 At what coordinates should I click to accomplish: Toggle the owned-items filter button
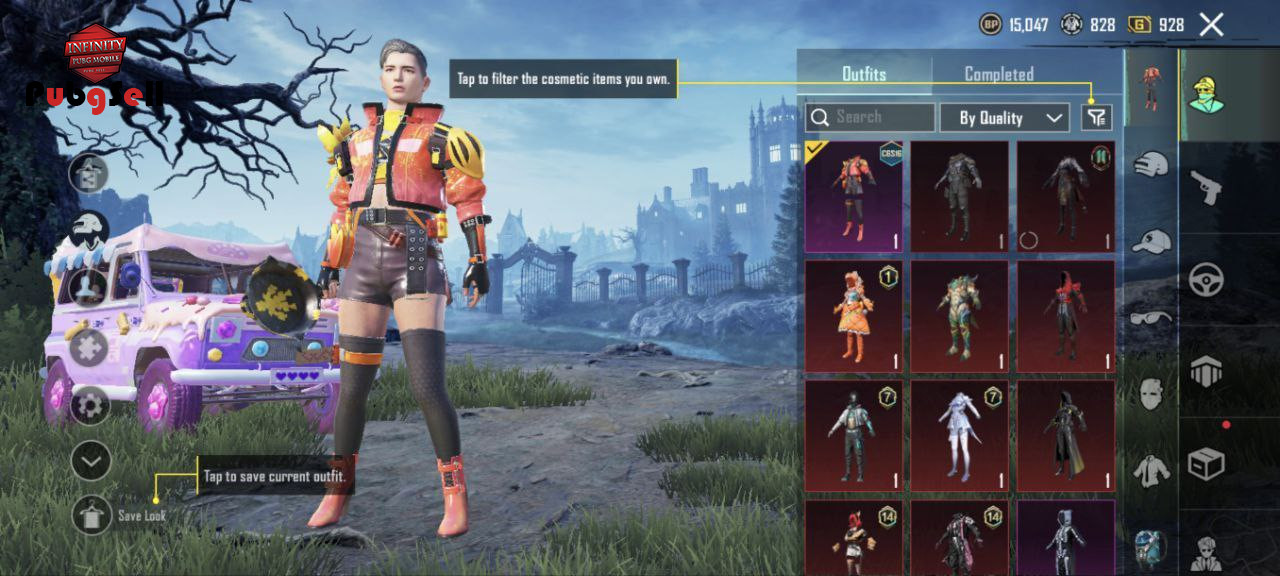[x=1097, y=118]
